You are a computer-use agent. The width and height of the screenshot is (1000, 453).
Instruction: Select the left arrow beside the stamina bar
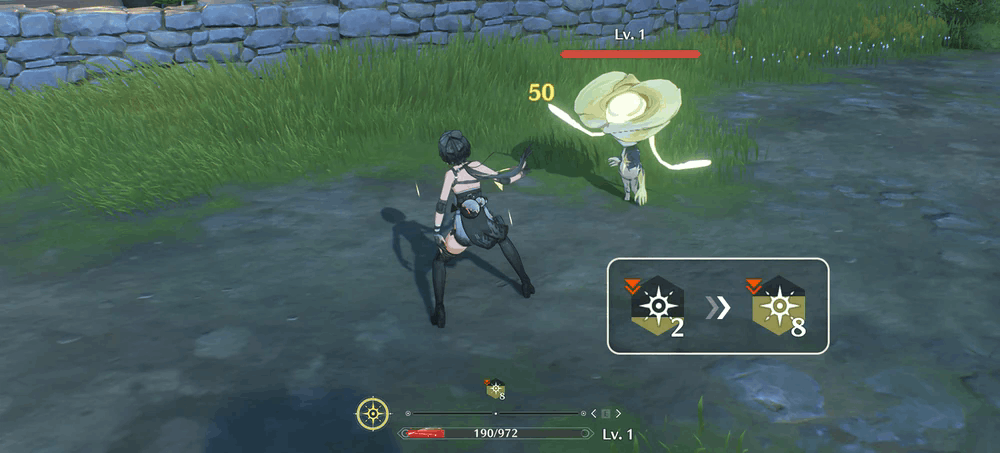pyautogui.click(x=593, y=413)
